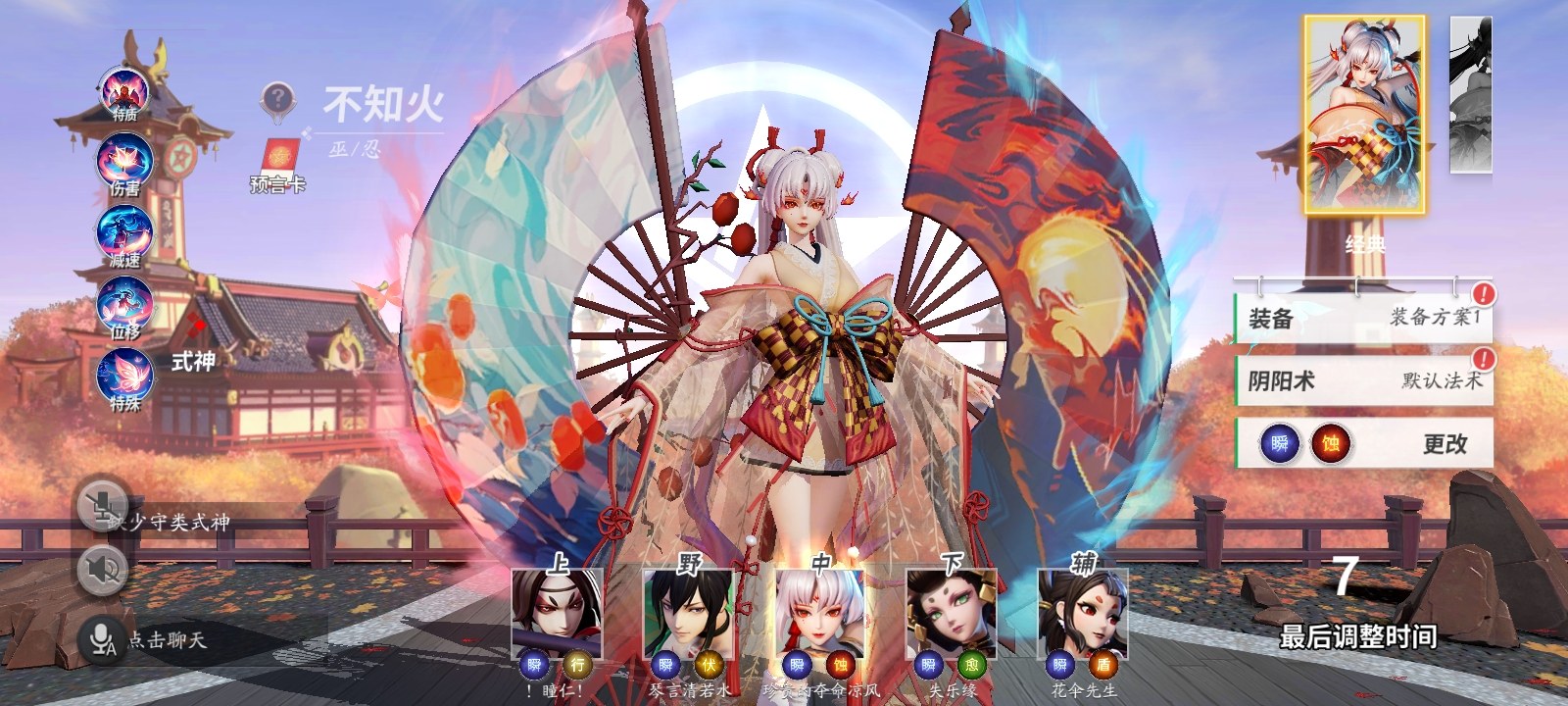
Task: Toggle the muted microphone button
Action: (102, 507)
